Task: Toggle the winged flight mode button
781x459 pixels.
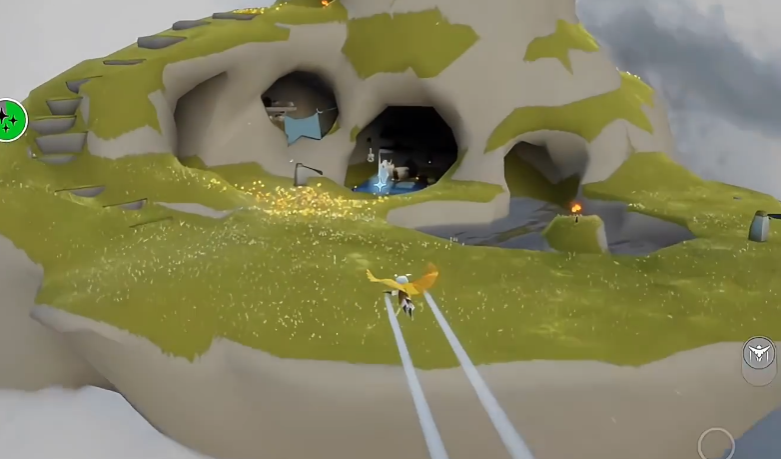Action: pos(759,353)
